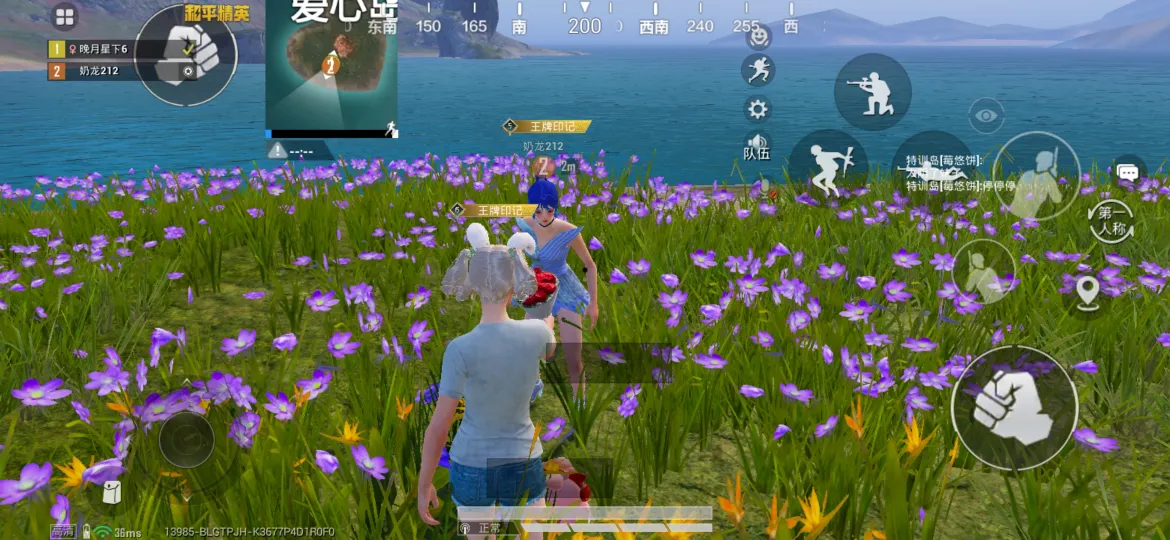Toggle the eye free-look icon
Image resolution: width=1170 pixels, height=540 pixels.
pos(986,116)
